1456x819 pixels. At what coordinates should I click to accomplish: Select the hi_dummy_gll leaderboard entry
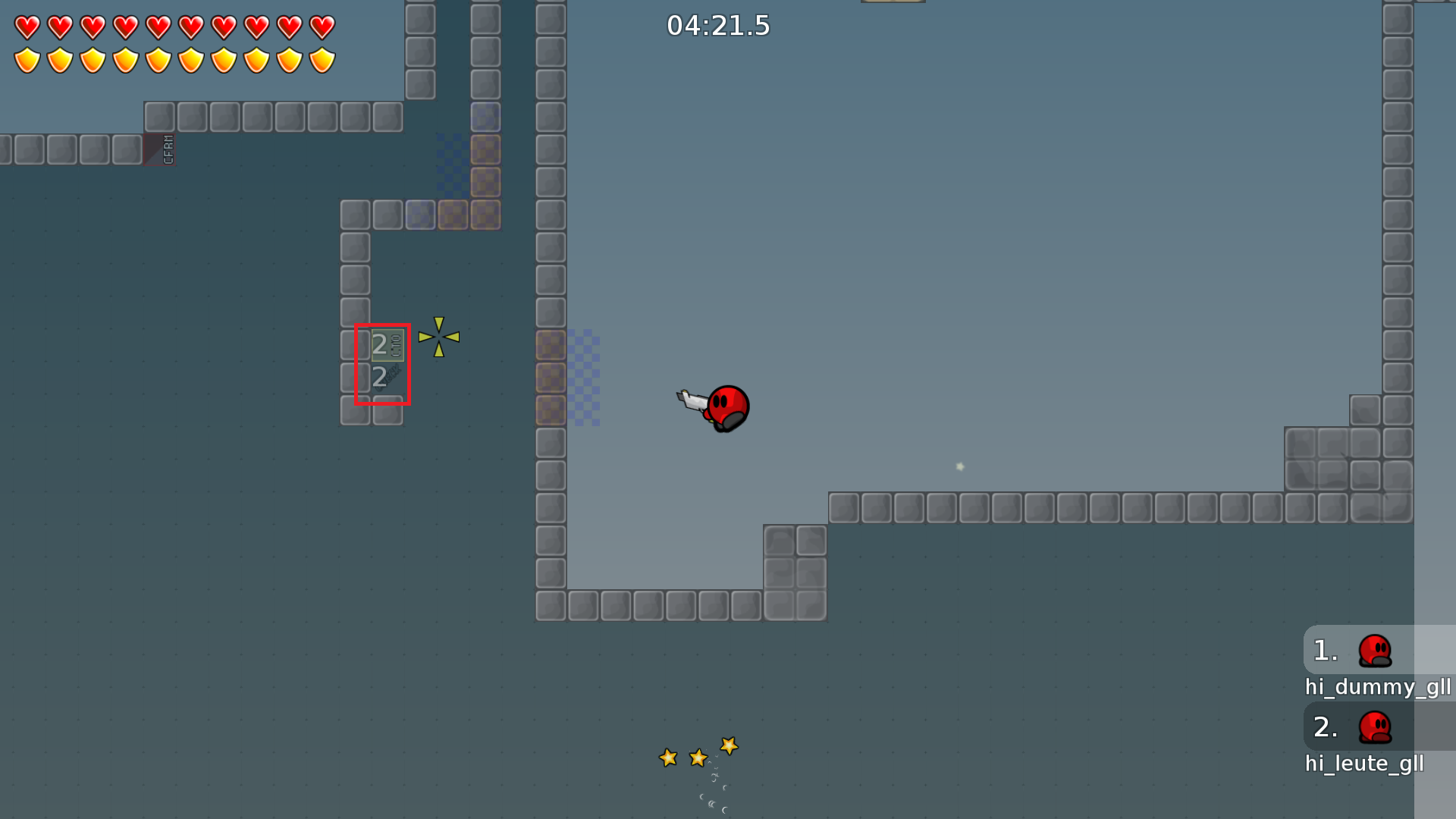point(1379,687)
